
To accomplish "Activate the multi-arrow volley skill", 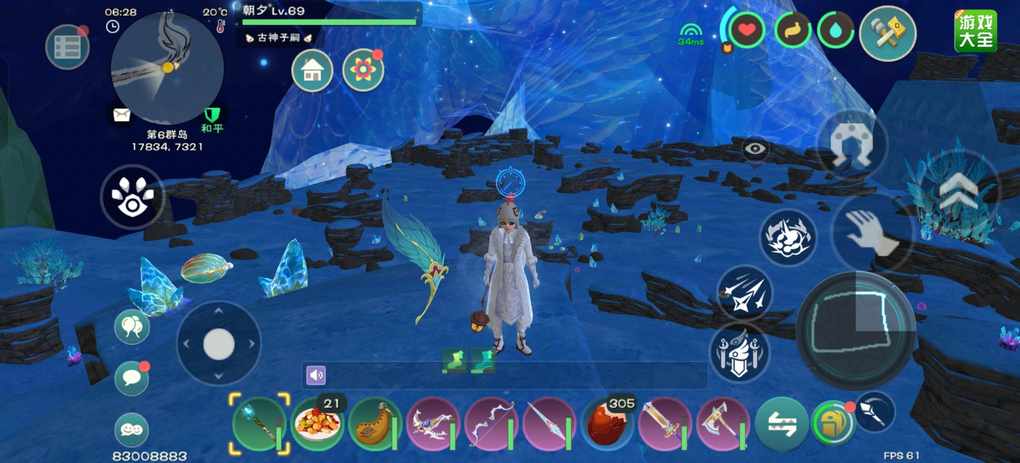I will (x=744, y=292).
